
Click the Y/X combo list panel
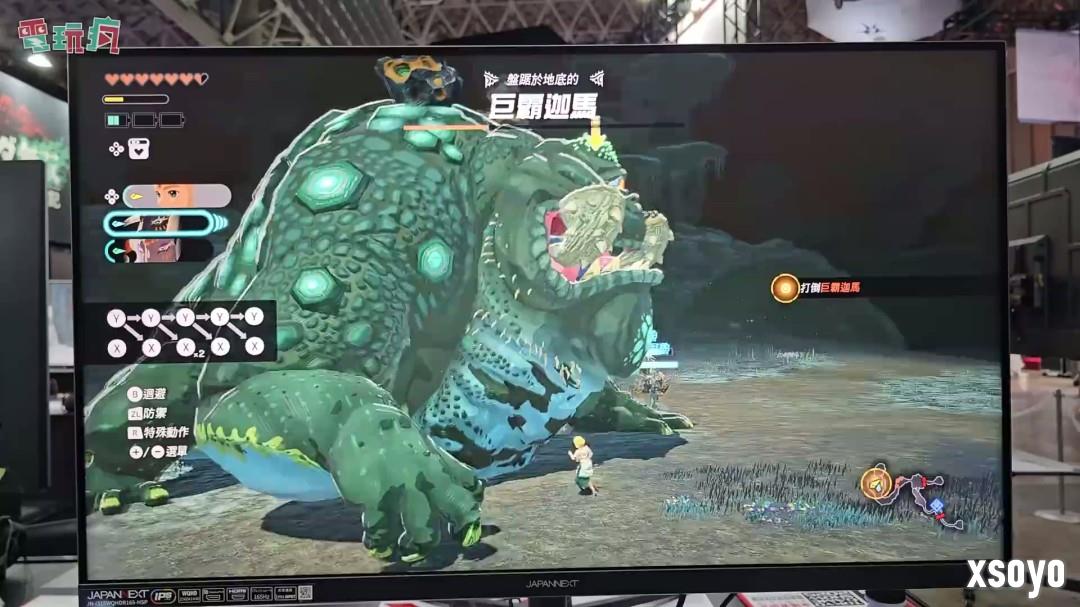(187, 332)
